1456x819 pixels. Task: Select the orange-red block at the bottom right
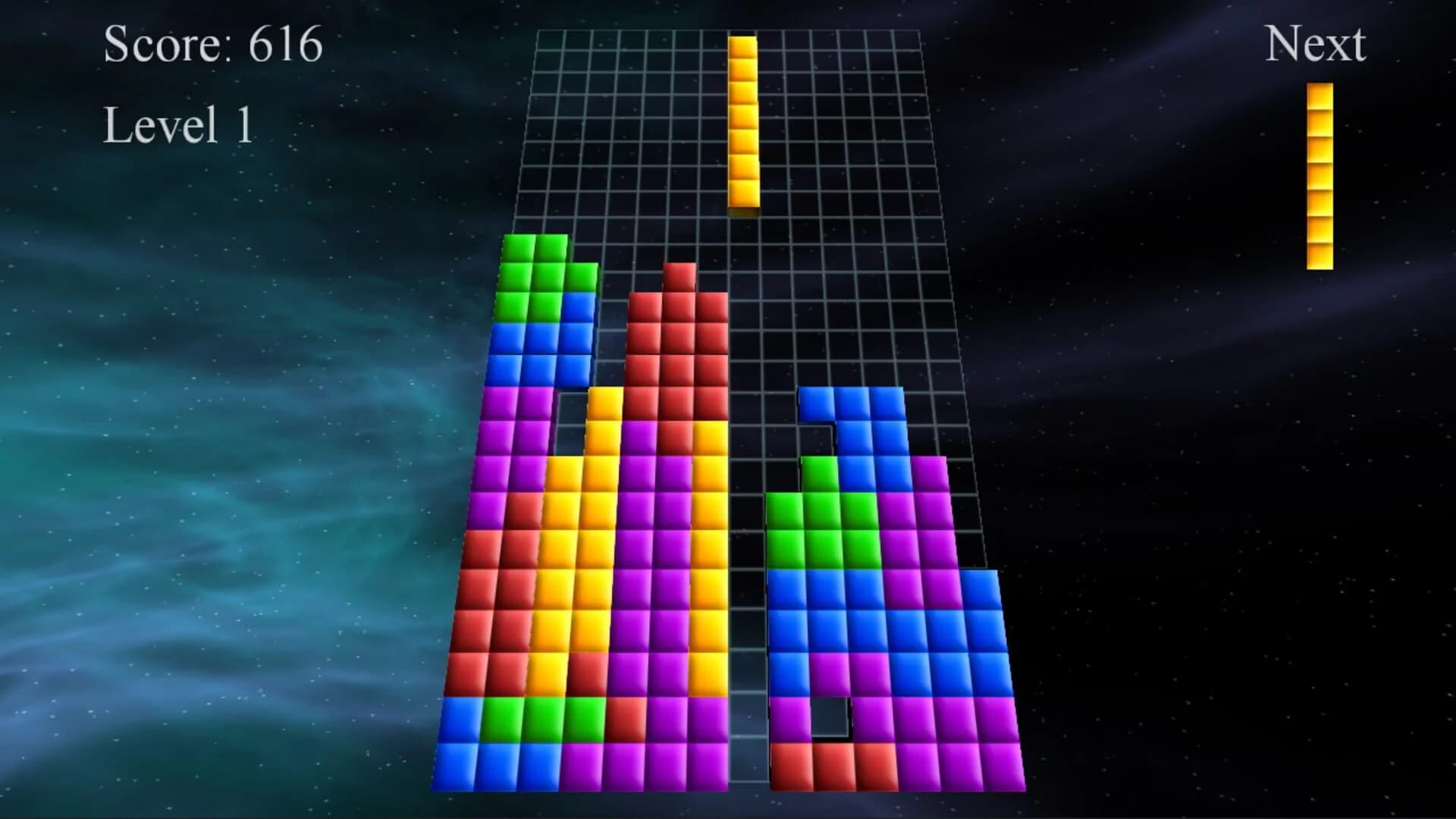point(834,766)
